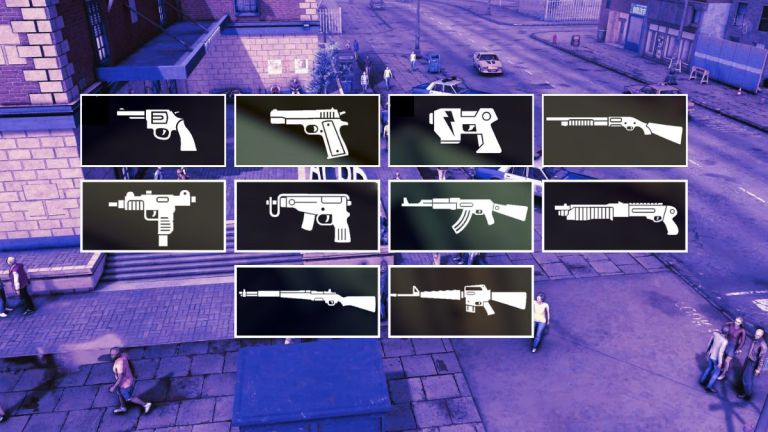Choose the M16 assault rifle tile

click(x=461, y=301)
